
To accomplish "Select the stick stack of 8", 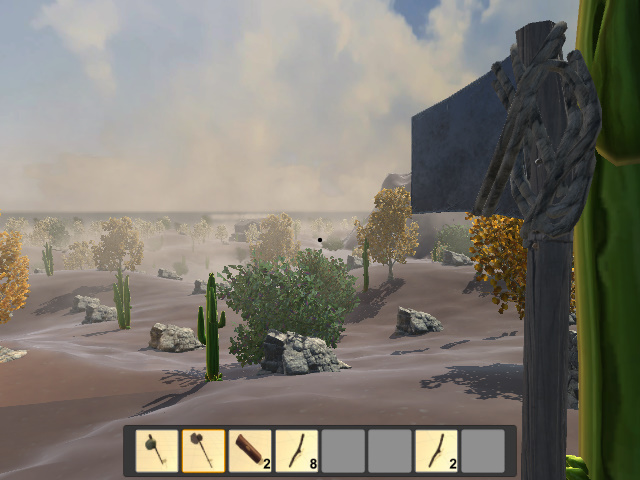I will (x=296, y=451).
